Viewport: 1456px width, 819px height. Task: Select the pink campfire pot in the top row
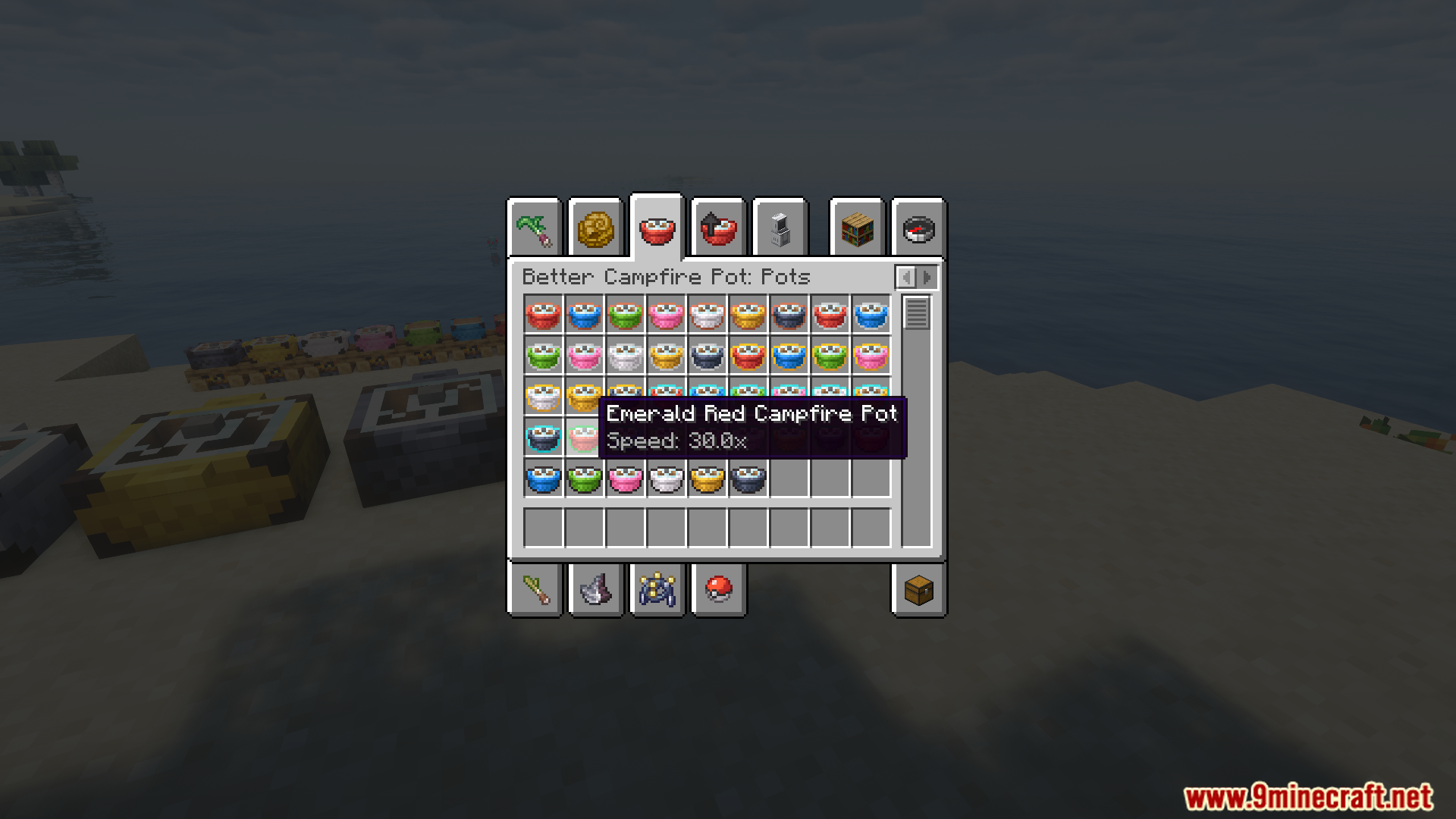[x=667, y=315]
